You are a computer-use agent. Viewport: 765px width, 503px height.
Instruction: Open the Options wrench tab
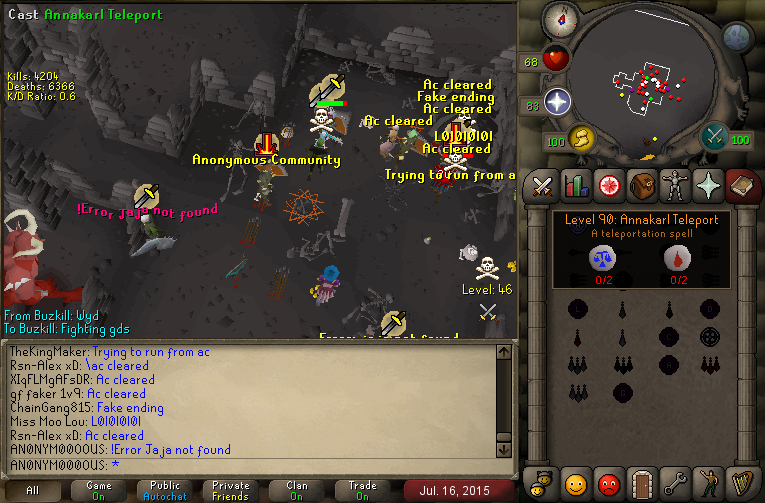(675, 483)
